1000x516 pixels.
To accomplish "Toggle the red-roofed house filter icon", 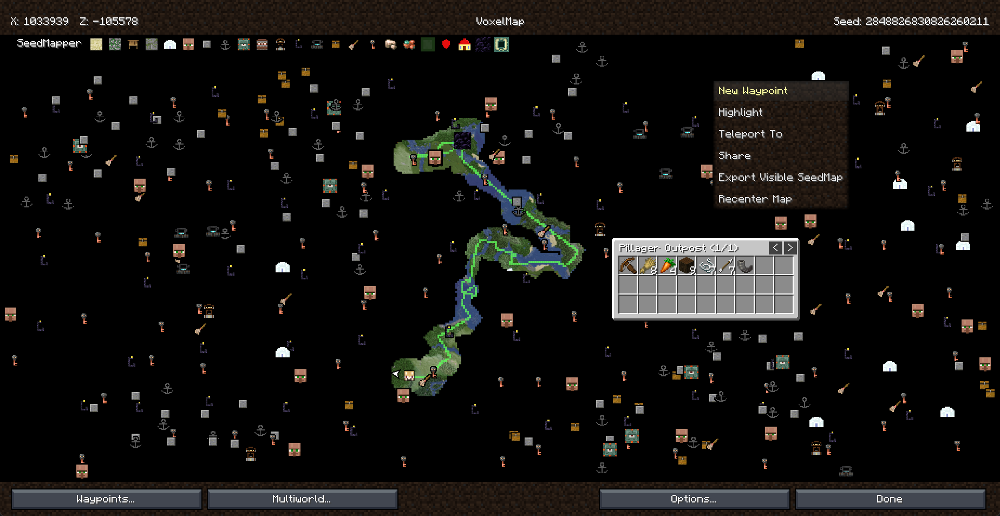I will pyautogui.click(x=464, y=44).
